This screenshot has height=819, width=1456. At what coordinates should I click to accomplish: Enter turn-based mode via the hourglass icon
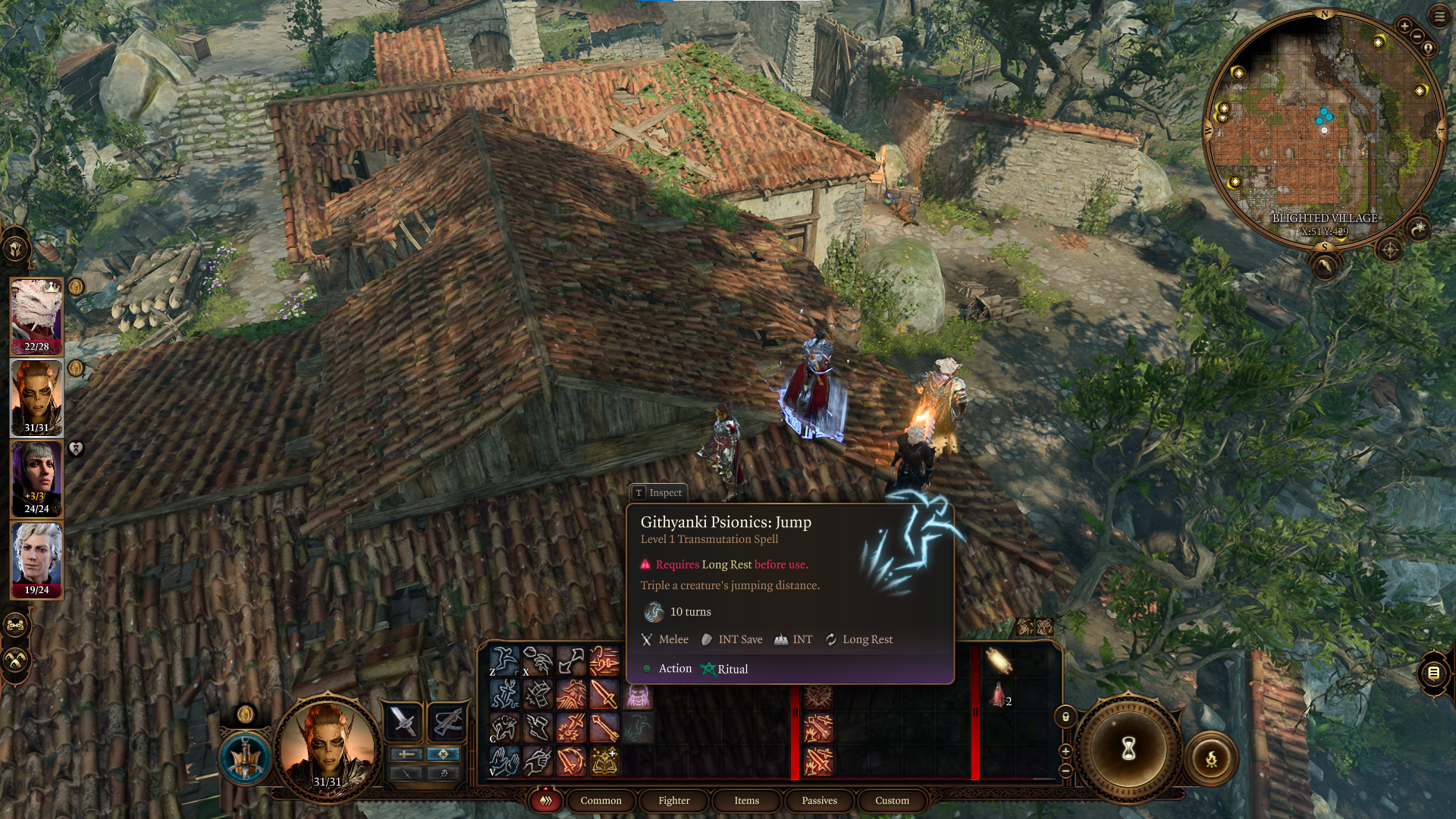(x=1128, y=748)
